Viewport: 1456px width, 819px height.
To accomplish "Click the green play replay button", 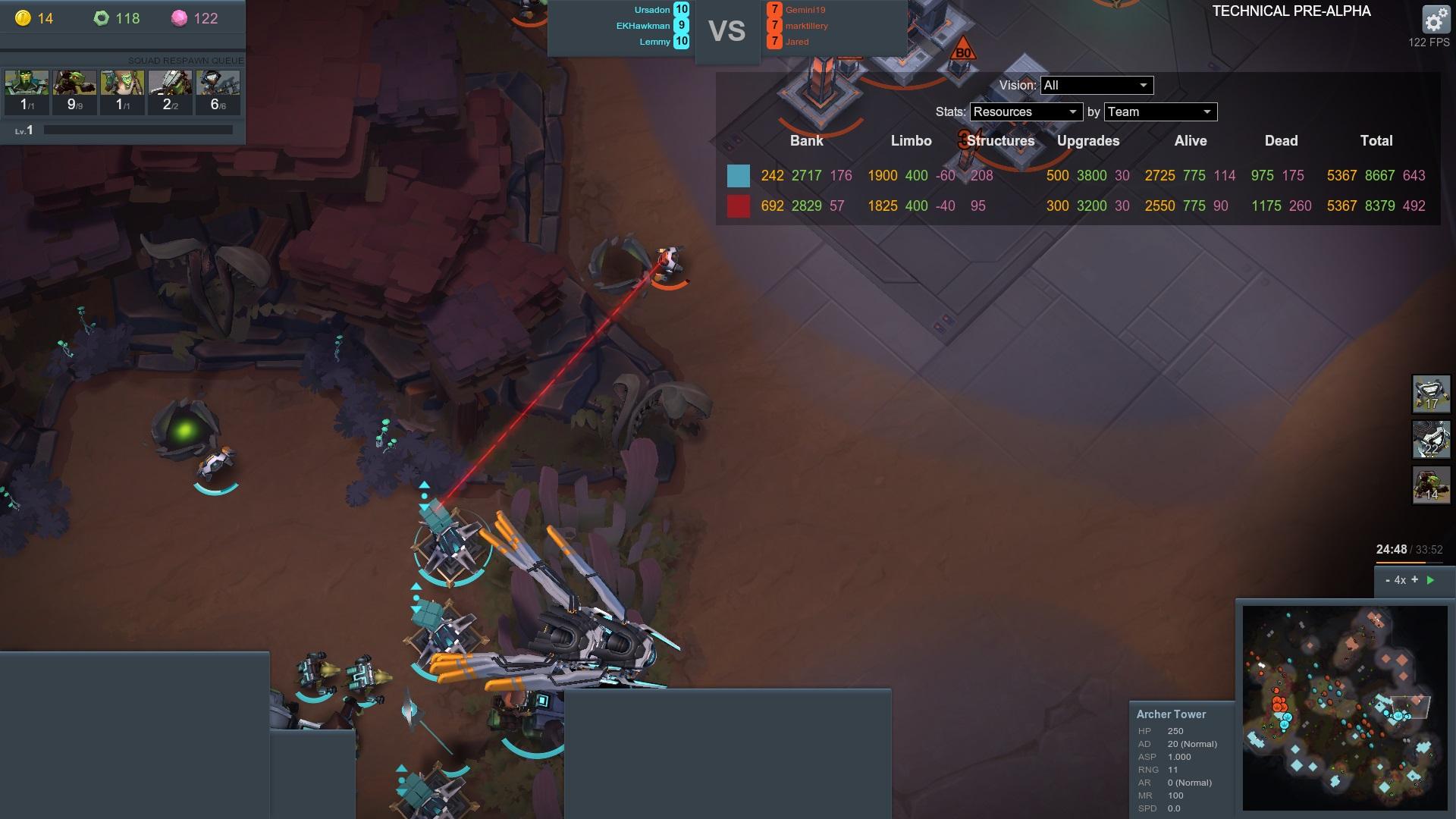I will [x=1431, y=580].
